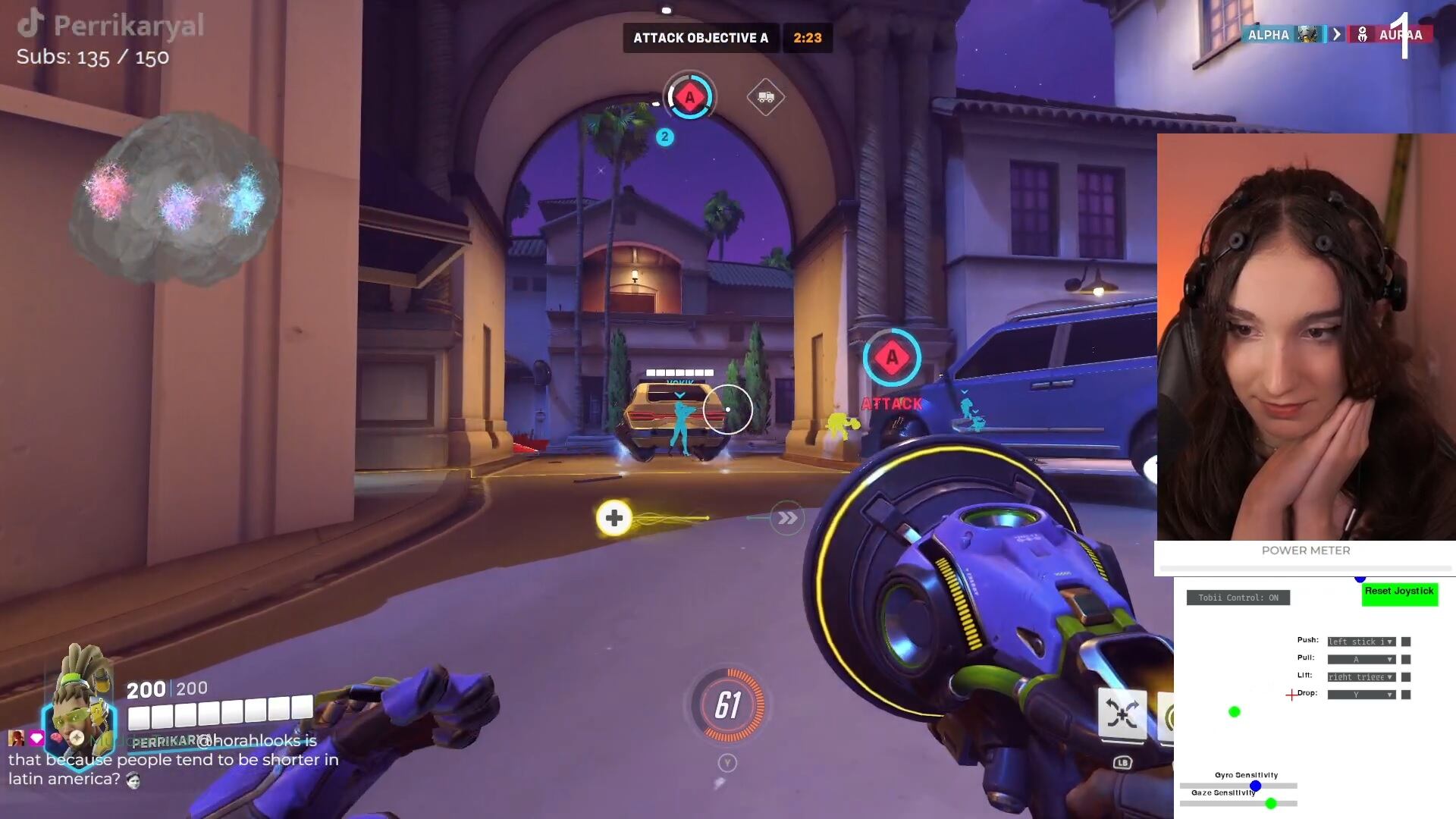1456x819 pixels.
Task: Click the @horahlooks mention in chat
Action: [250, 742]
